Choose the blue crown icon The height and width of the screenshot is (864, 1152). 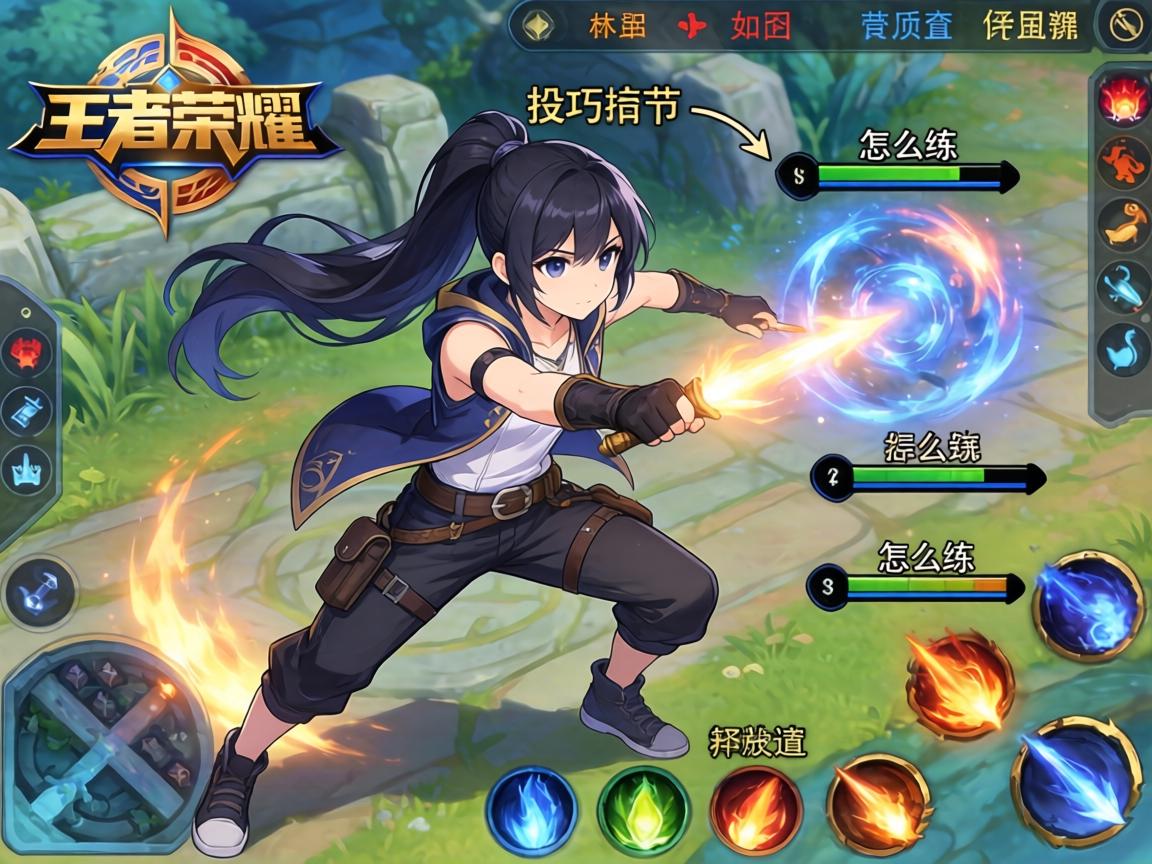[x=27, y=468]
